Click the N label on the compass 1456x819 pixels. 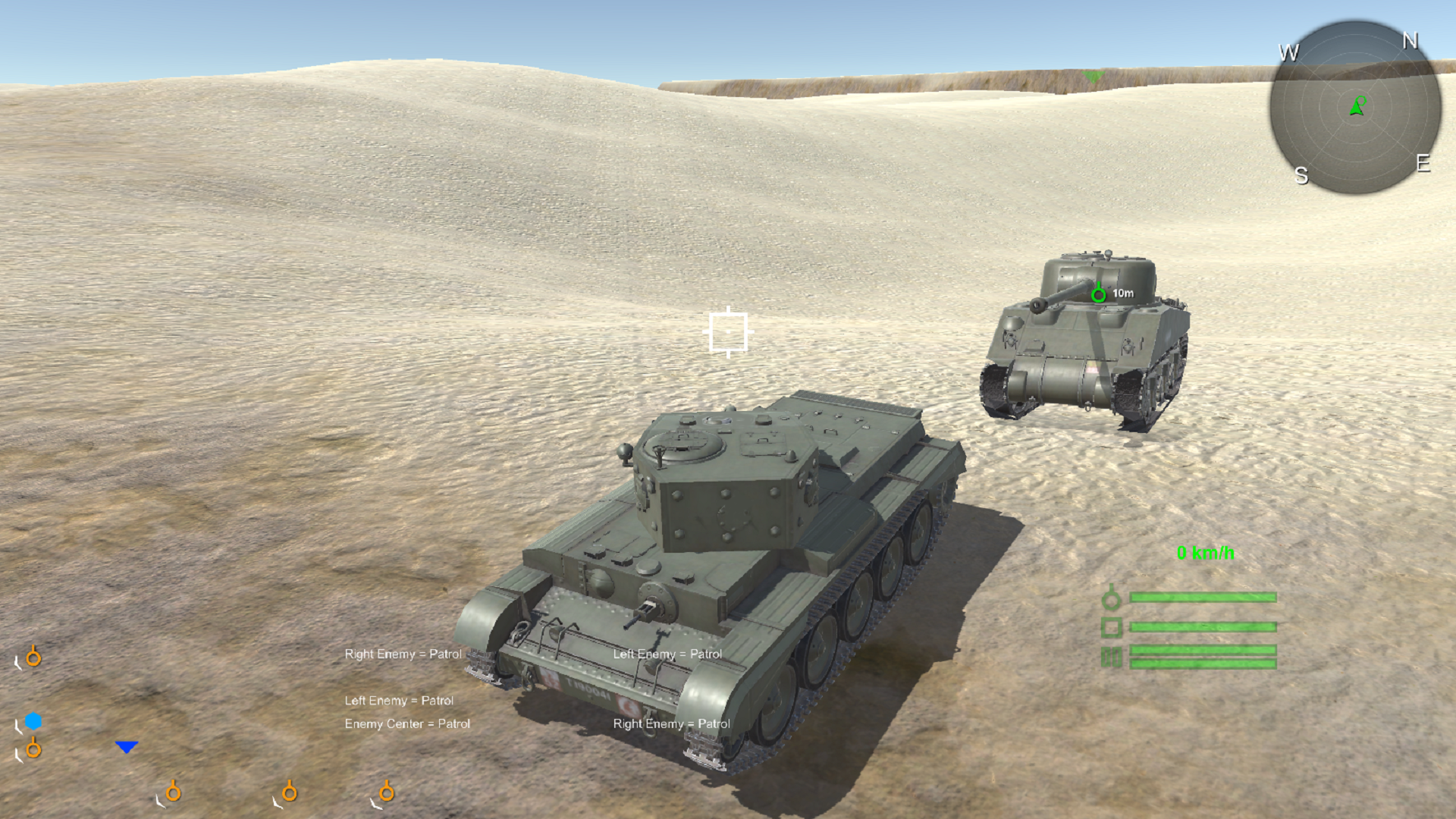[x=1410, y=42]
